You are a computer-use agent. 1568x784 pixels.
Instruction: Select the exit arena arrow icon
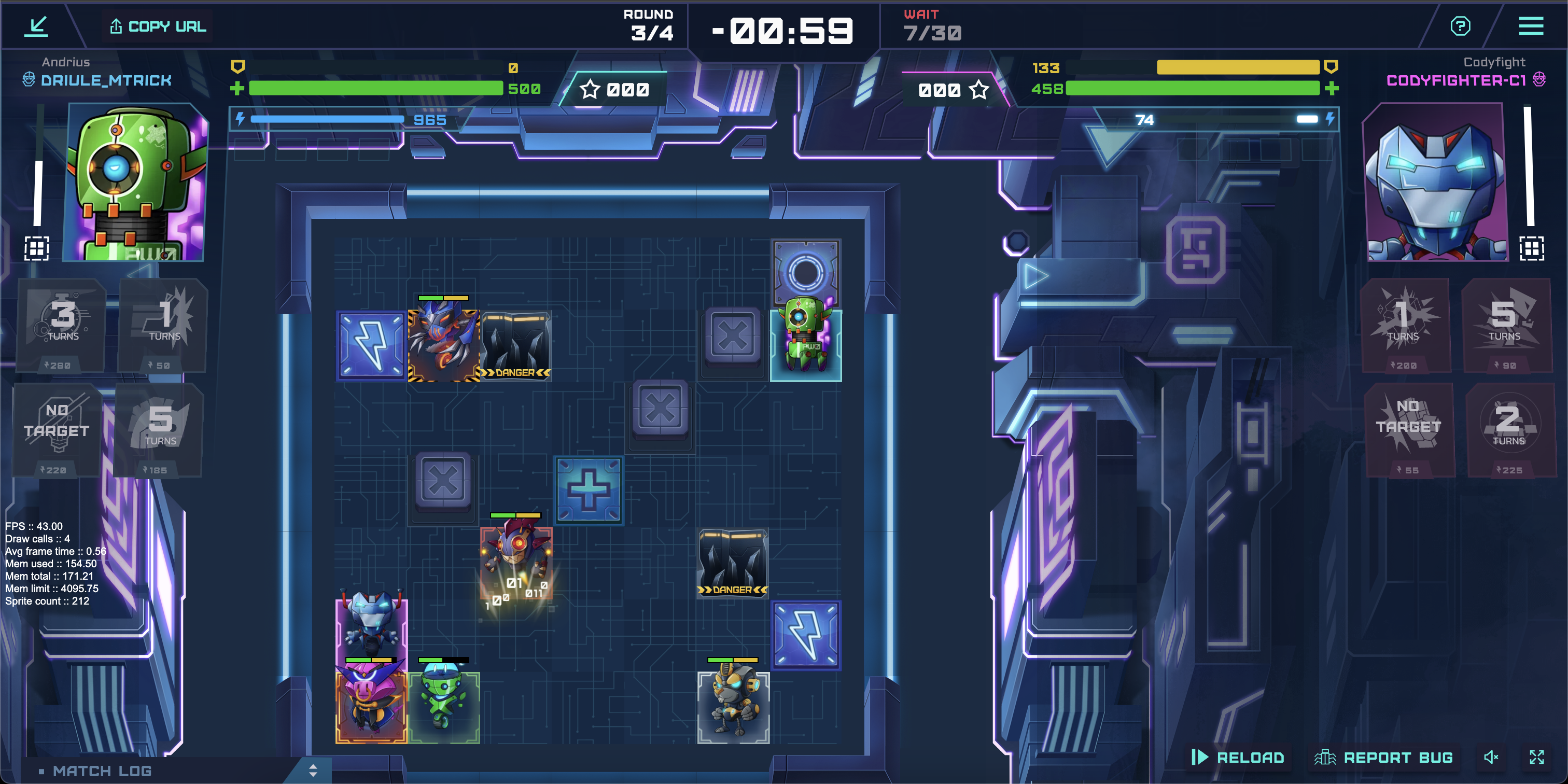tap(36, 25)
